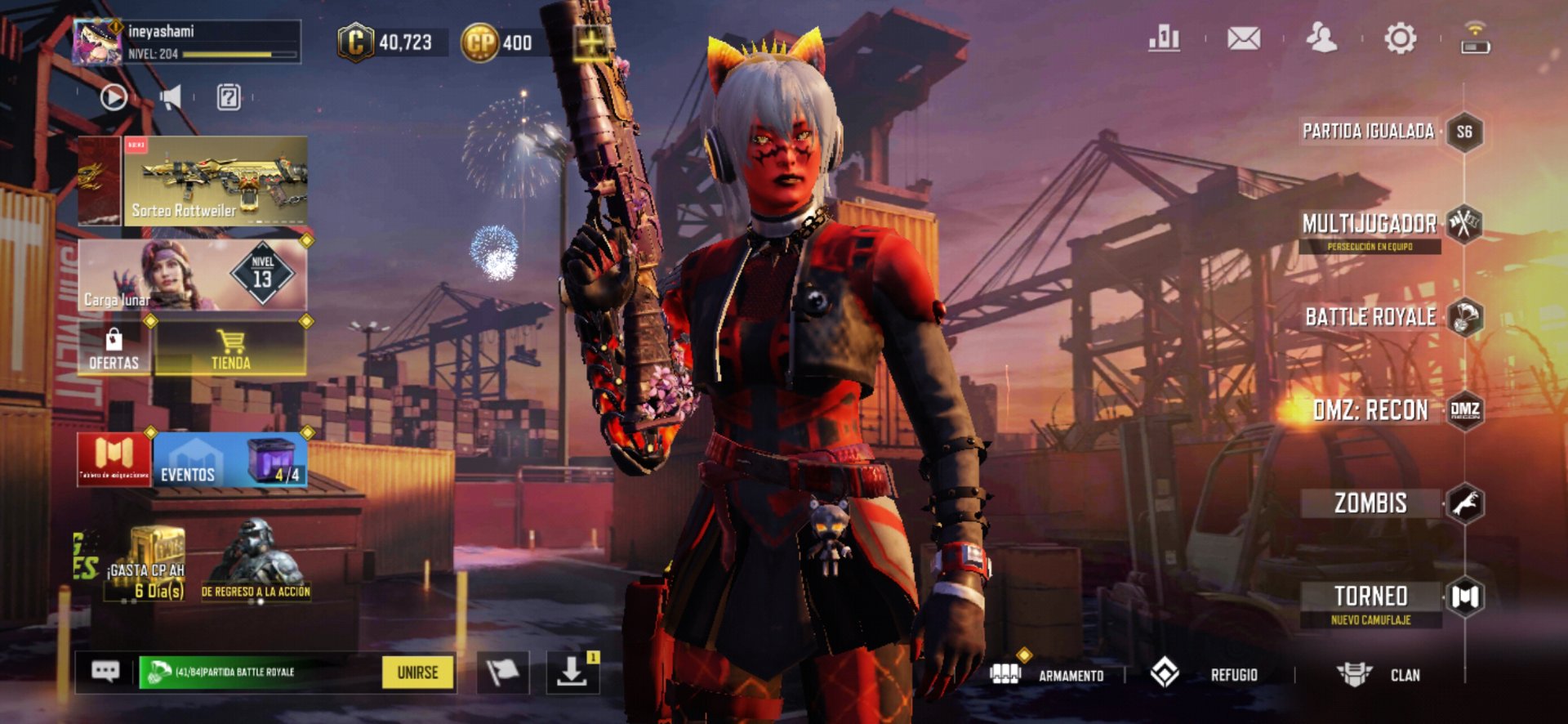View ranked stats via the leaderboard icon
1568x724 pixels.
(1165, 36)
